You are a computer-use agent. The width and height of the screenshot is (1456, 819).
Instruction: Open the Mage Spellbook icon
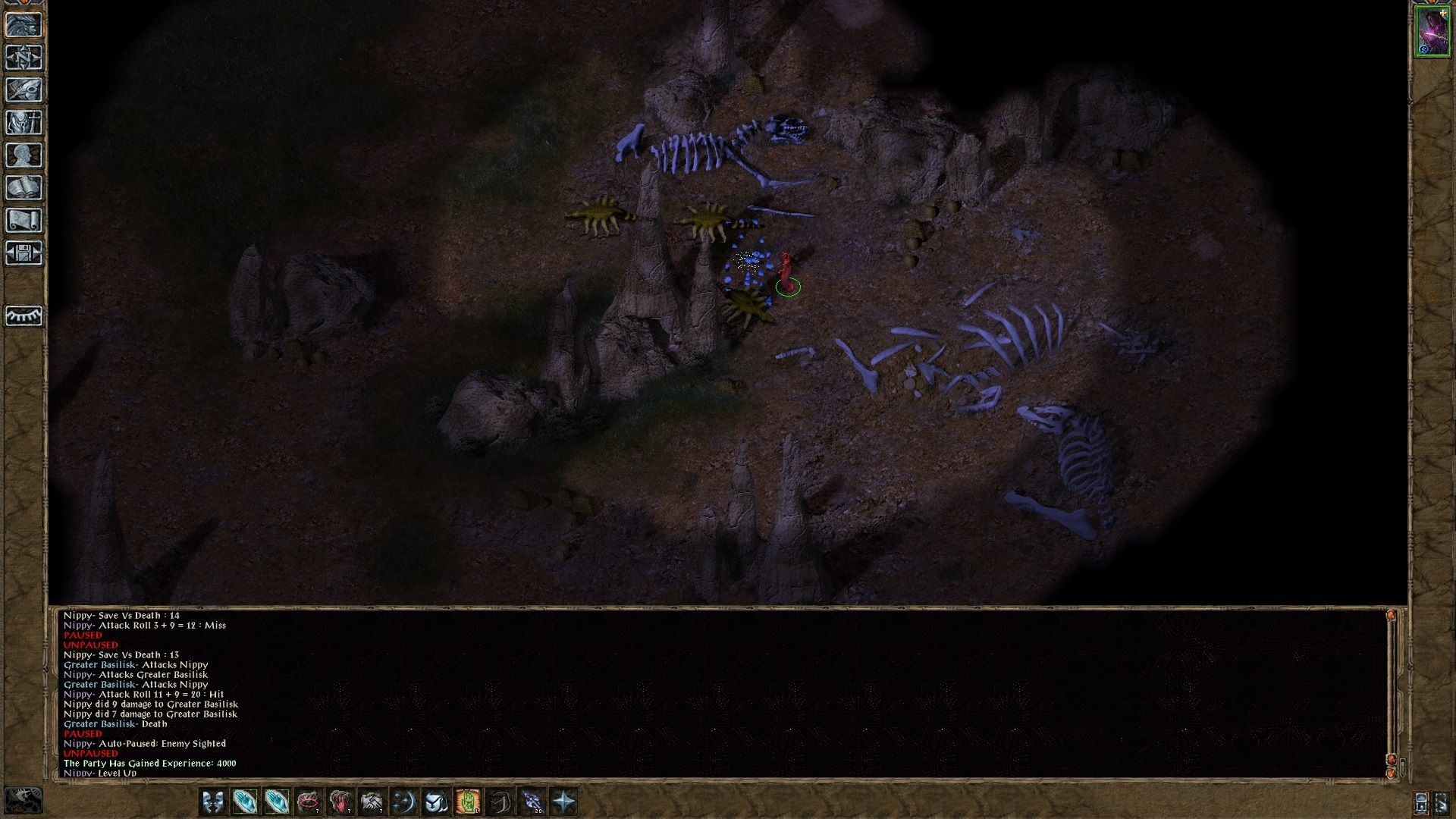24,187
